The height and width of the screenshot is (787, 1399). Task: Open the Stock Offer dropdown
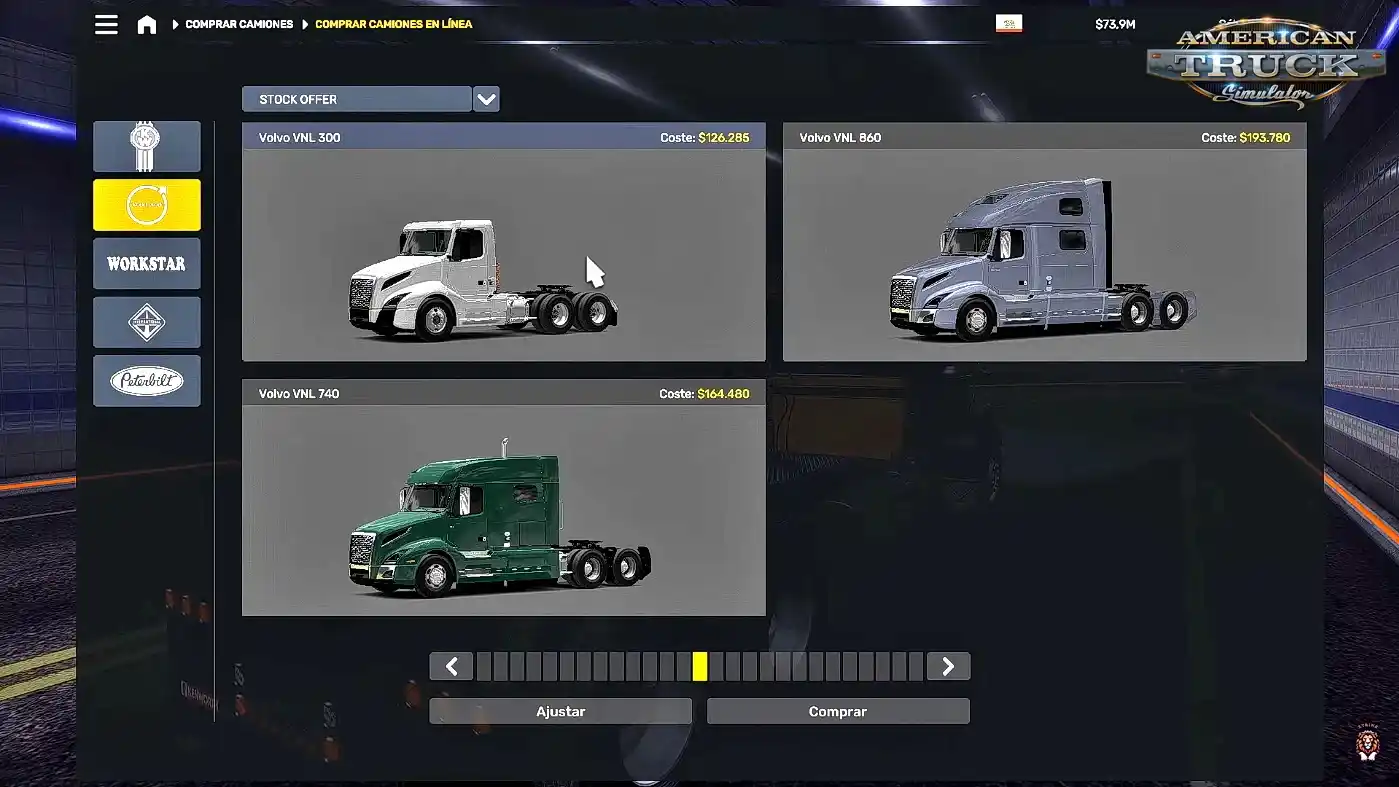486,99
